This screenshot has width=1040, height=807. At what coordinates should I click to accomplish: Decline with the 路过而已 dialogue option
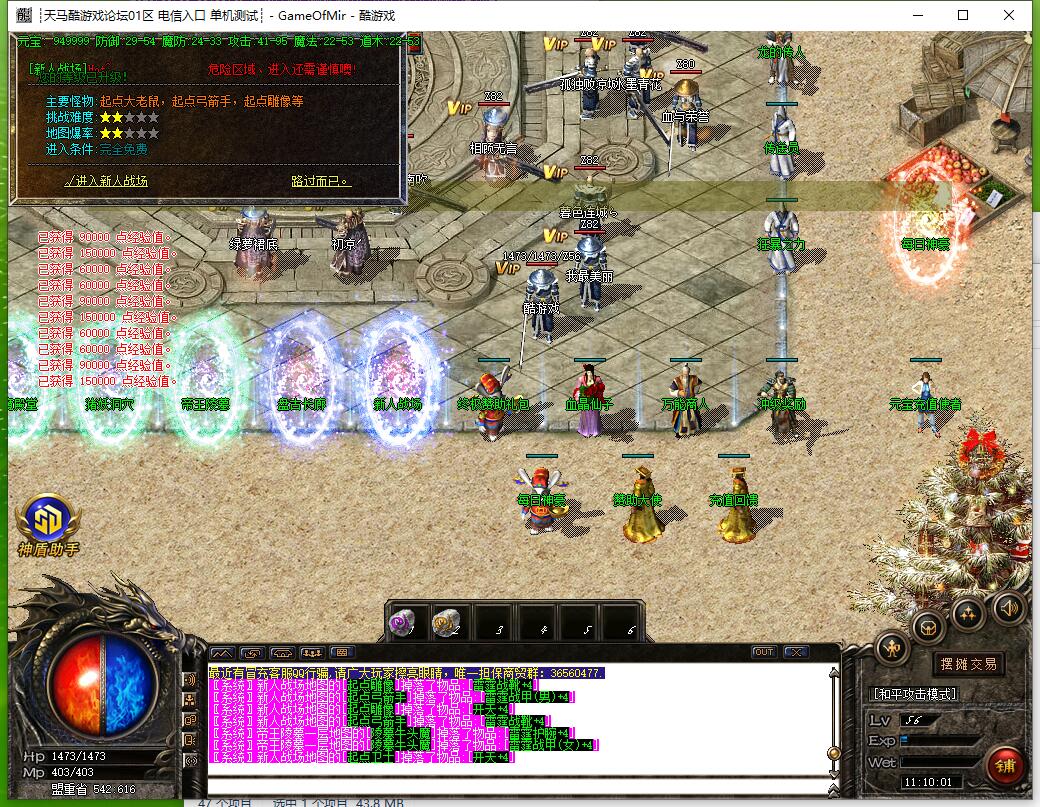pos(321,181)
